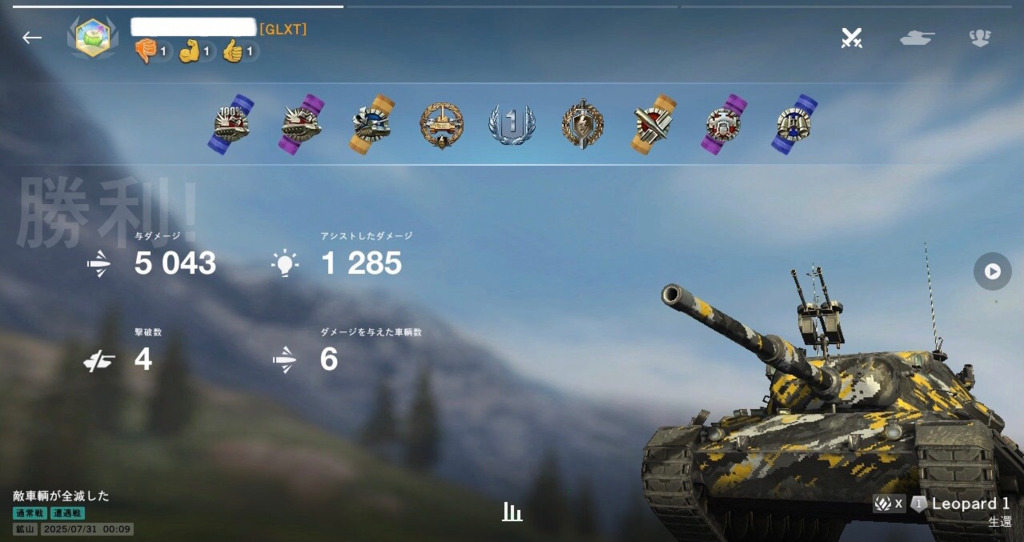Select the 100% medal with blue ribbon
Viewport: 1024px width, 542px height.
[232, 124]
